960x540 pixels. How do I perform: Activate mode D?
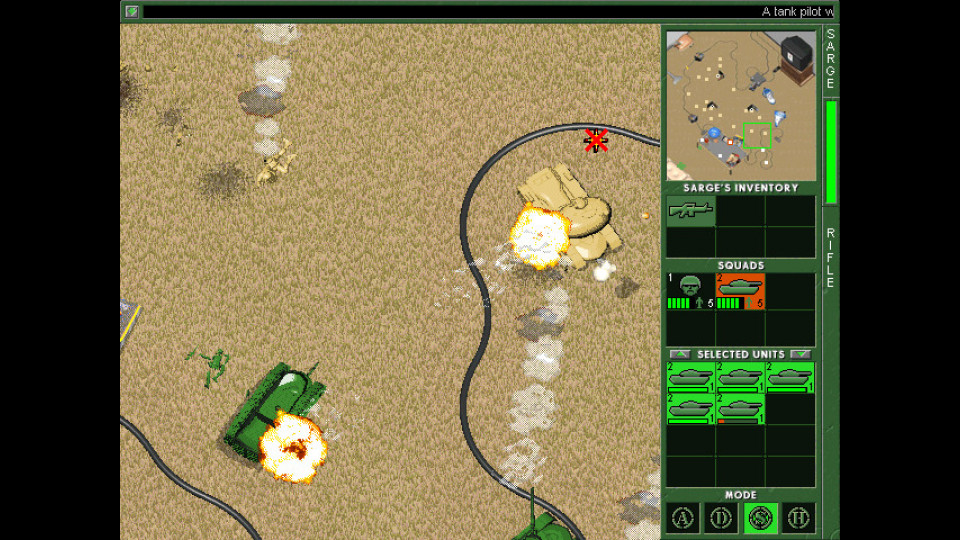(720, 518)
